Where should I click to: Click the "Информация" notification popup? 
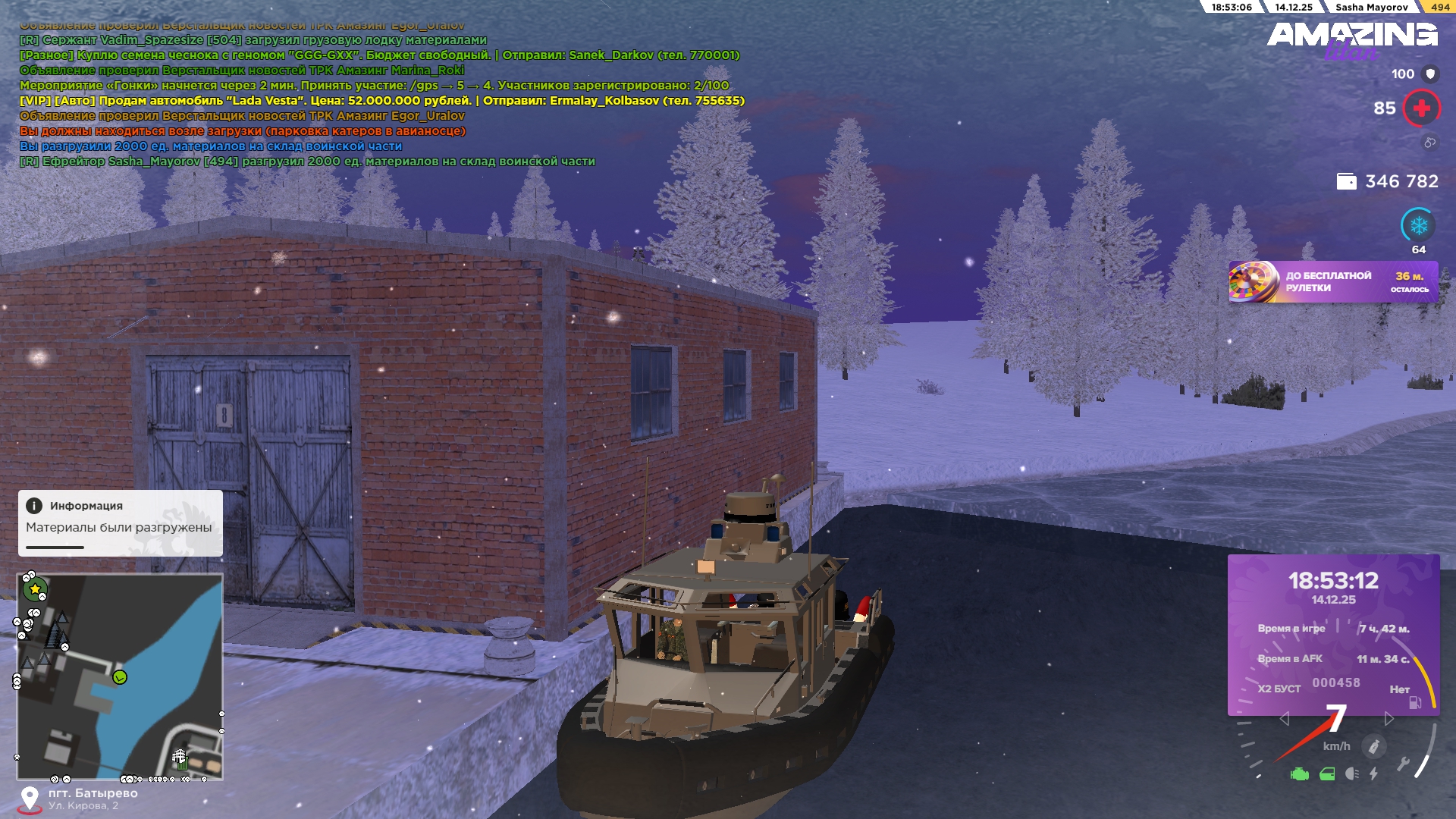(120, 522)
